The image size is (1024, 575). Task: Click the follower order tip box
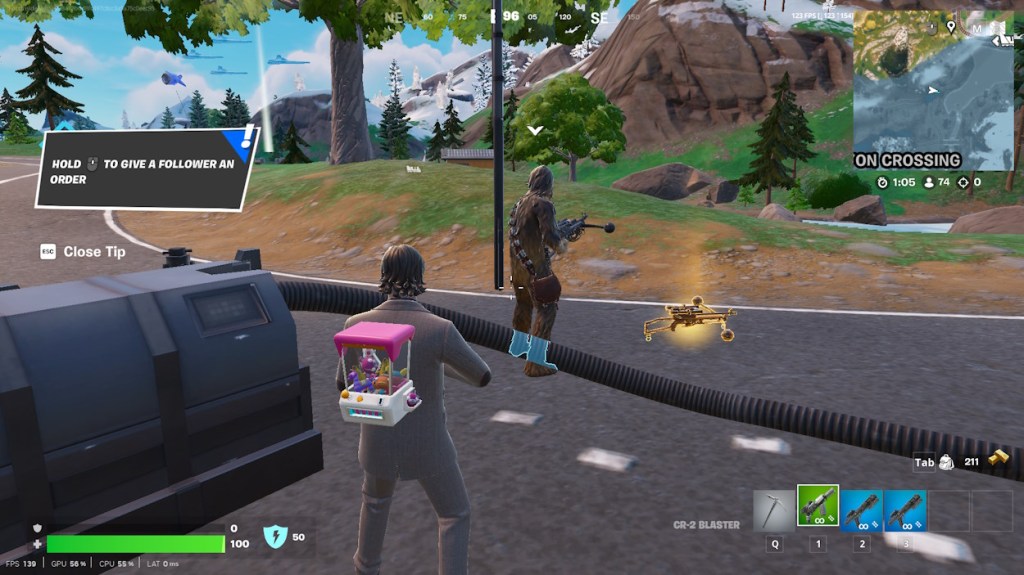(146, 171)
